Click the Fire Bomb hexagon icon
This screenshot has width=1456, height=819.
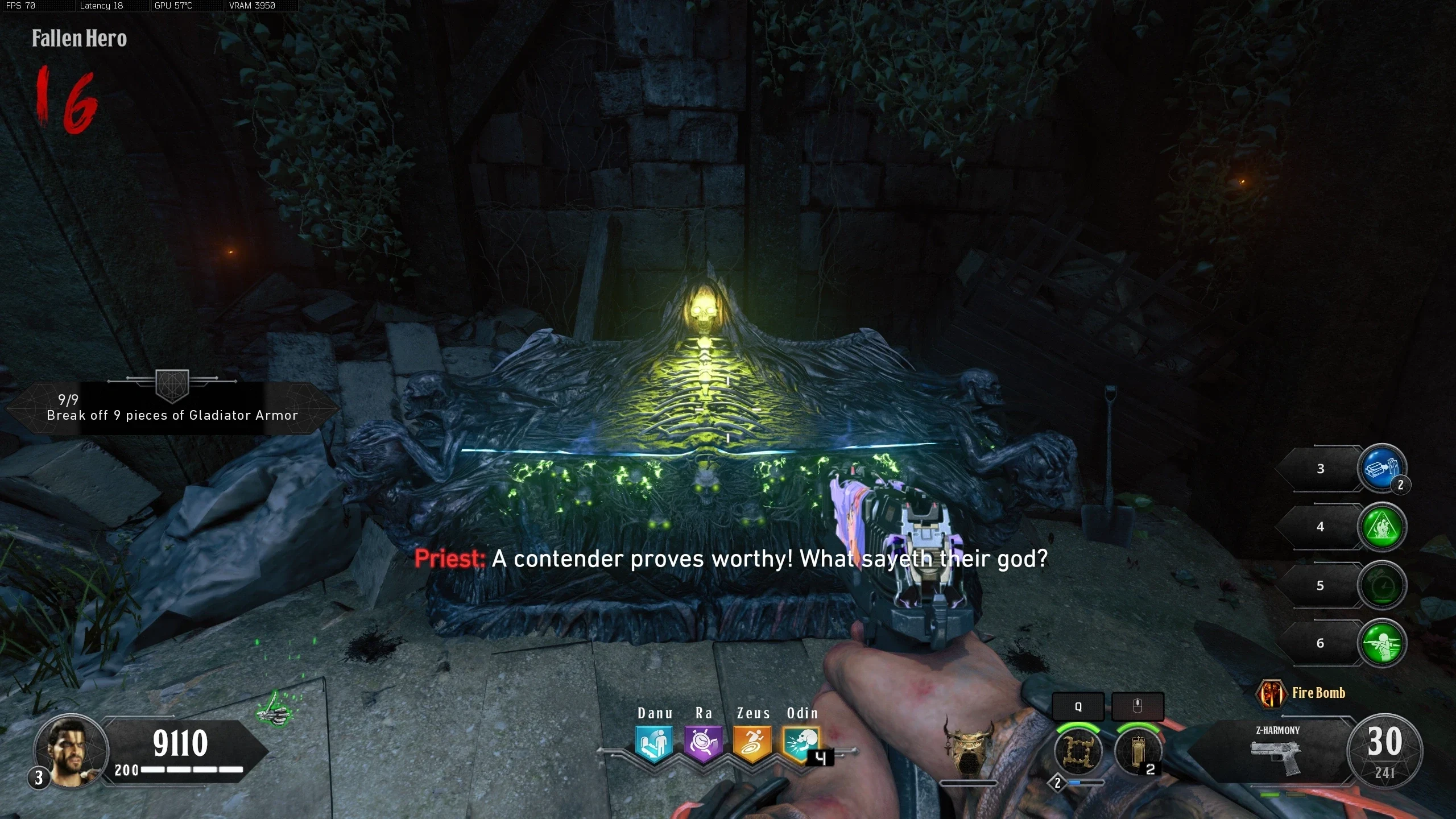coord(1271,693)
